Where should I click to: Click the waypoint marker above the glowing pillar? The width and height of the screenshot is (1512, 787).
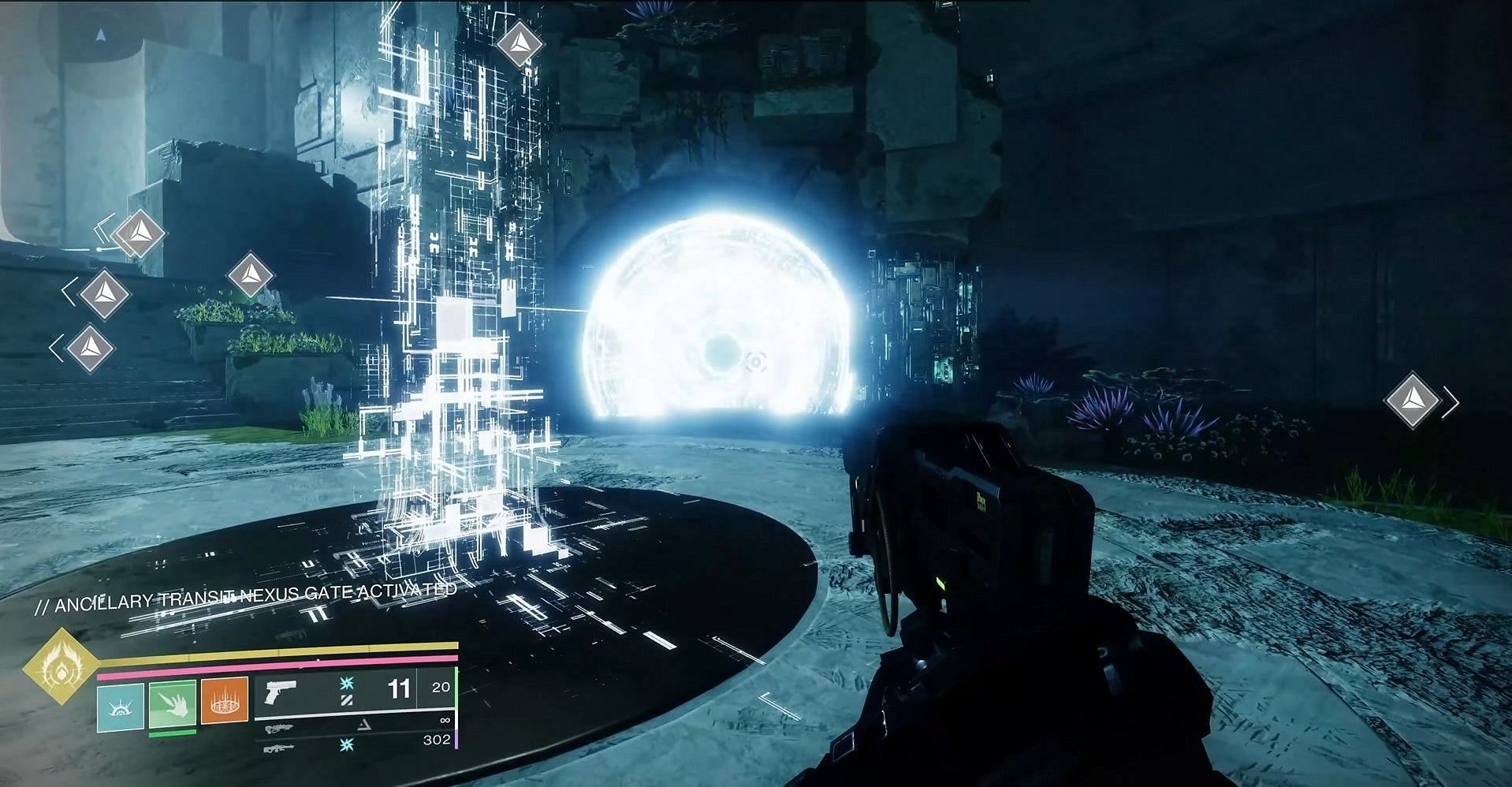pos(519,46)
